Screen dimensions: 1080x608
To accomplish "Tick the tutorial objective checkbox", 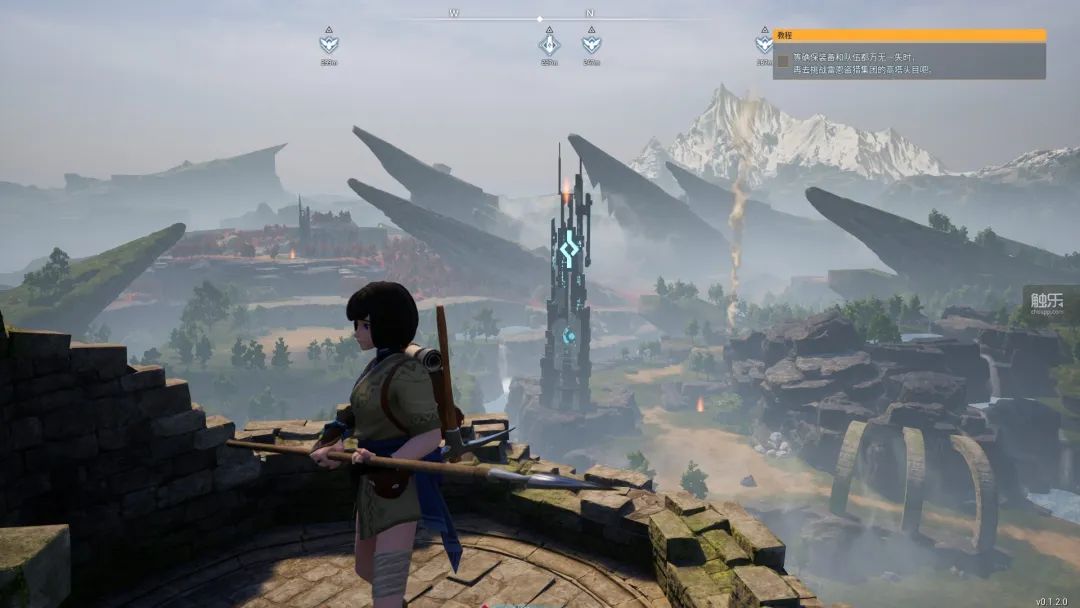I will click(x=783, y=61).
